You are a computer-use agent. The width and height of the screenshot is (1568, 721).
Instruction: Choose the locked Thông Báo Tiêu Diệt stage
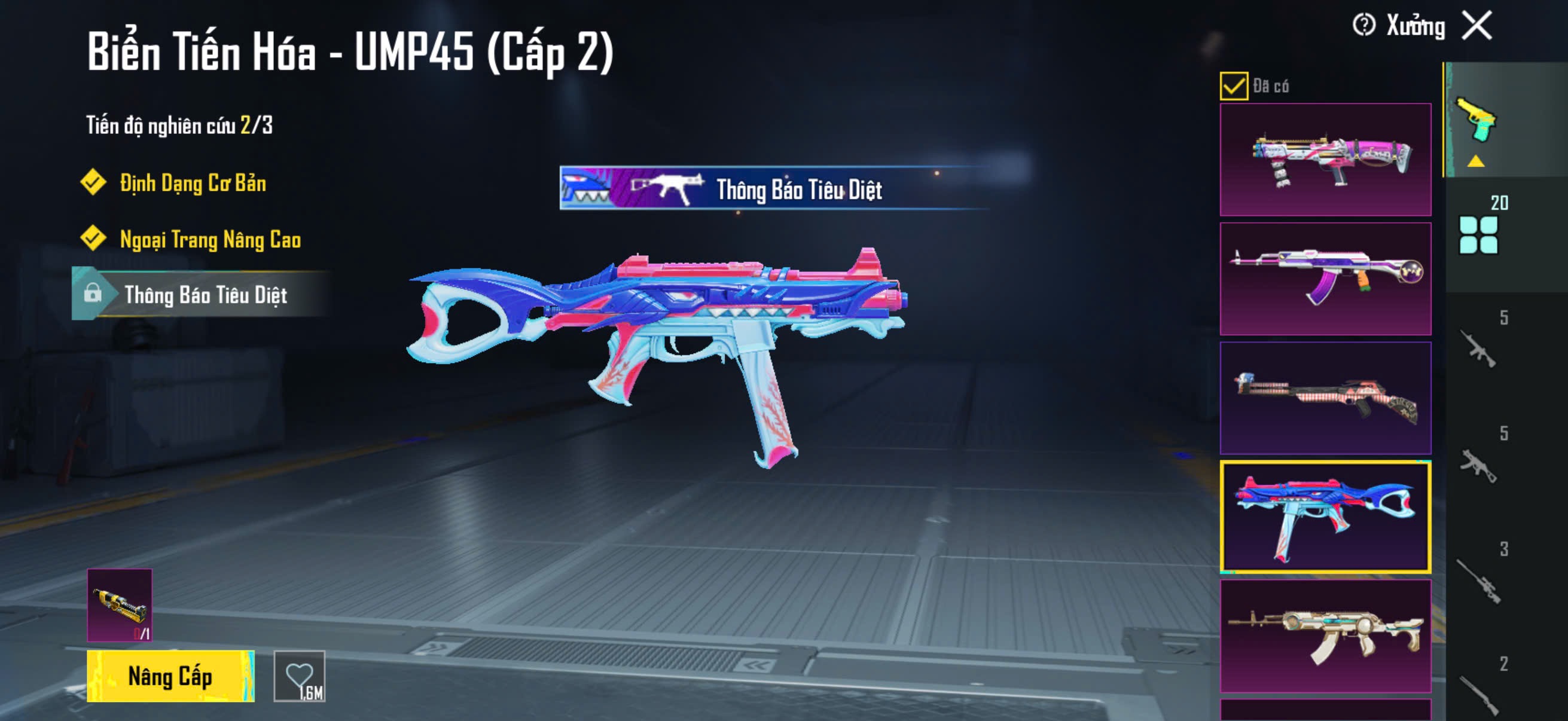click(205, 295)
